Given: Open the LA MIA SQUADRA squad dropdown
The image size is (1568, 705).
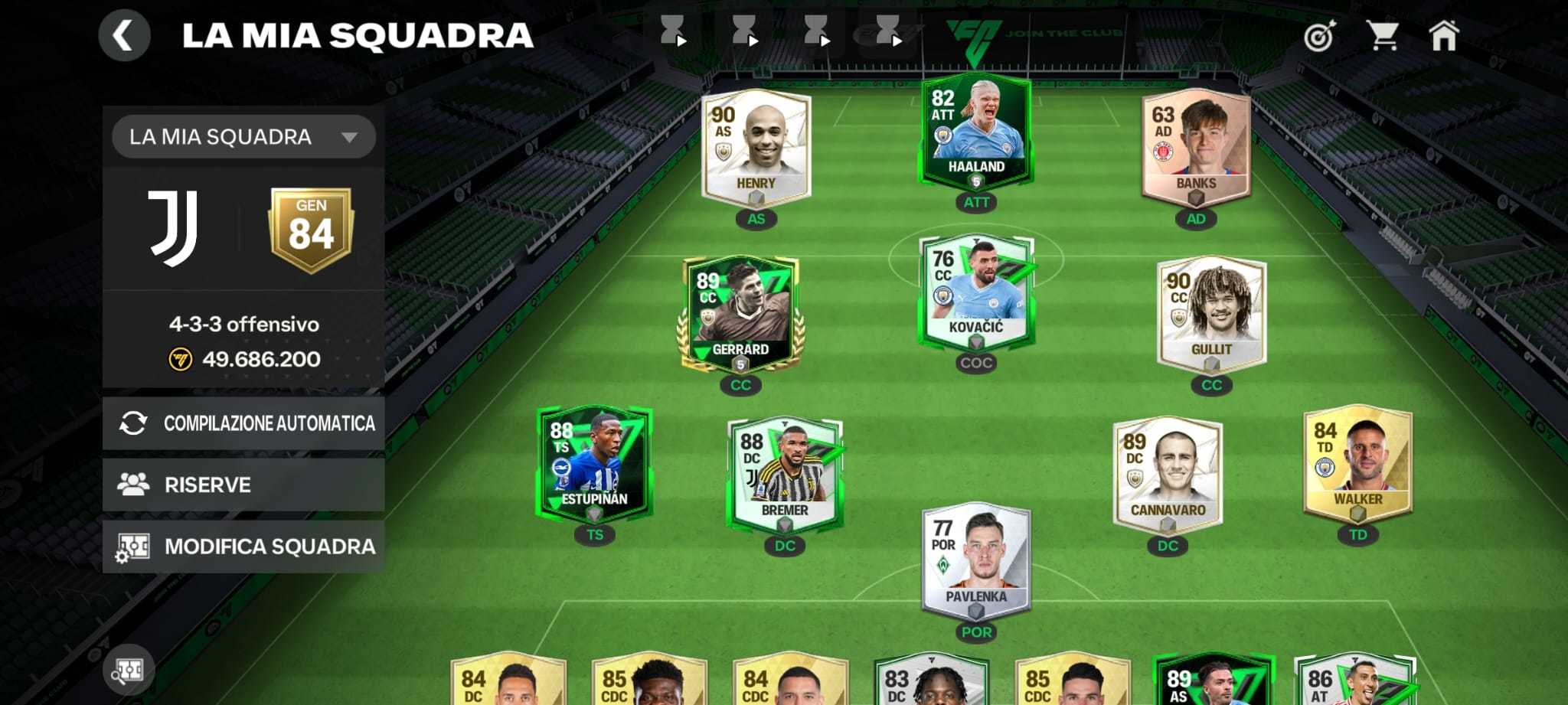Looking at the screenshot, I should point(243,136).
